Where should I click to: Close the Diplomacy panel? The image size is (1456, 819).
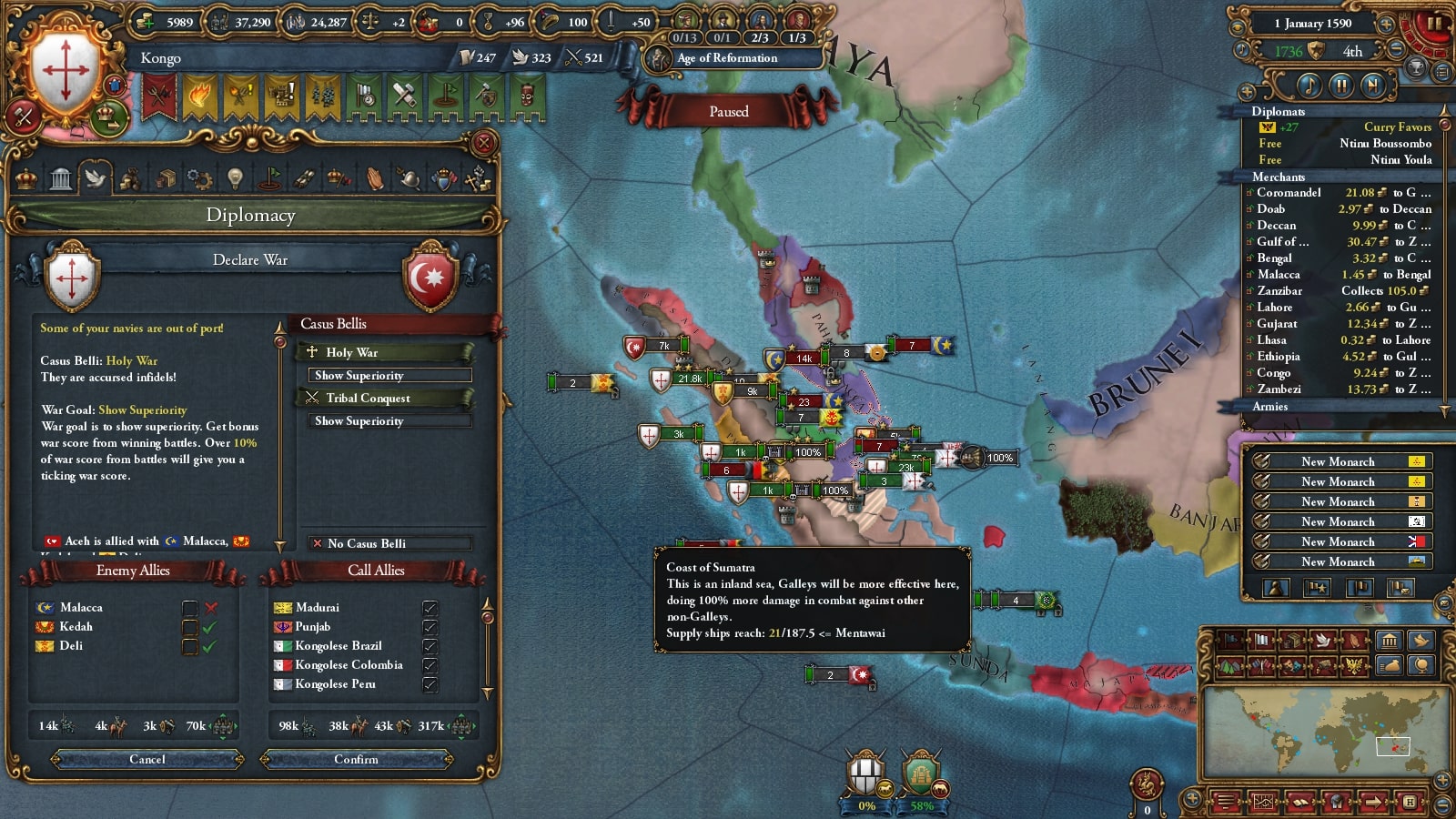coord(484,142)
